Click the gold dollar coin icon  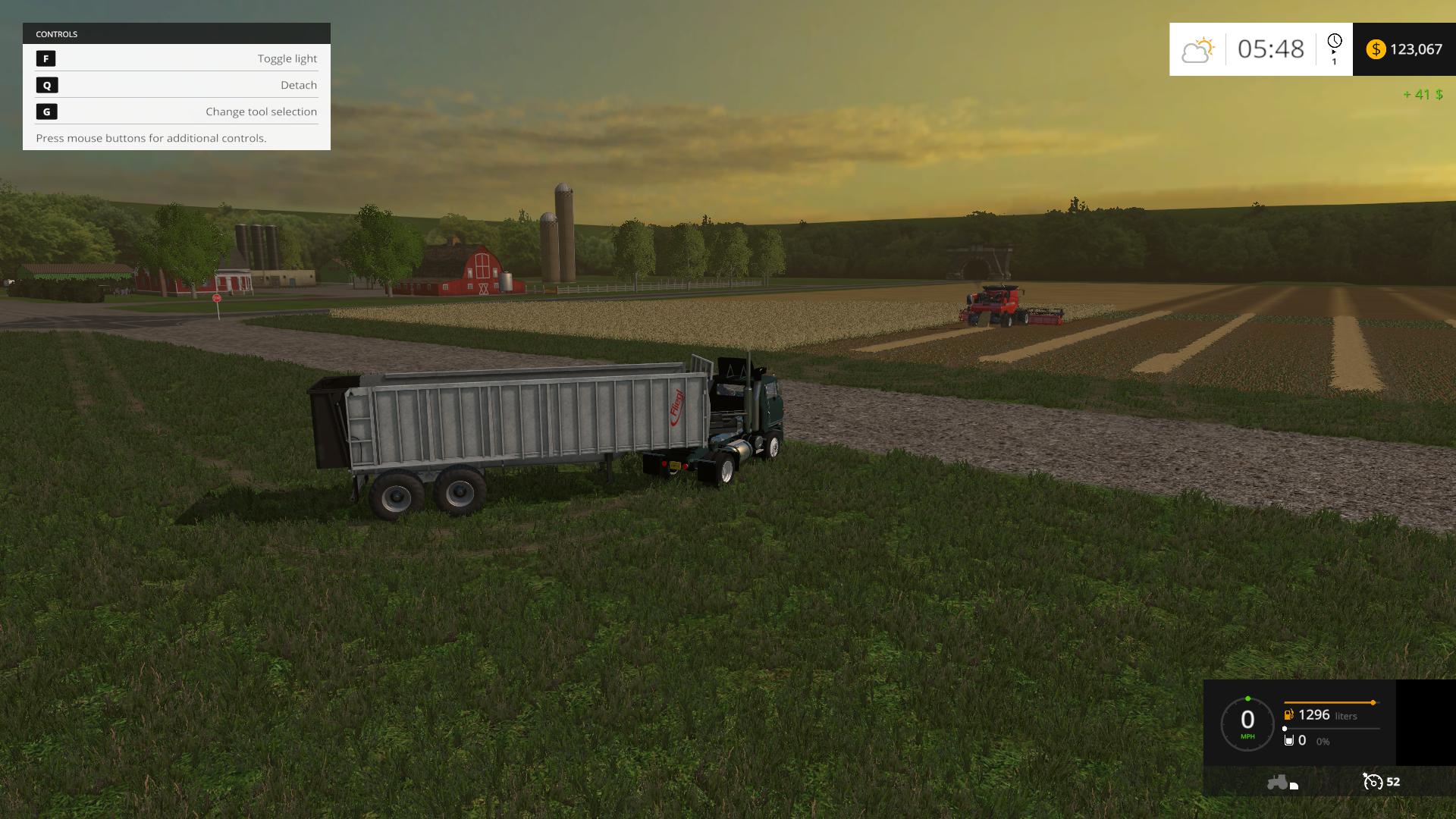pos(1376,49)
